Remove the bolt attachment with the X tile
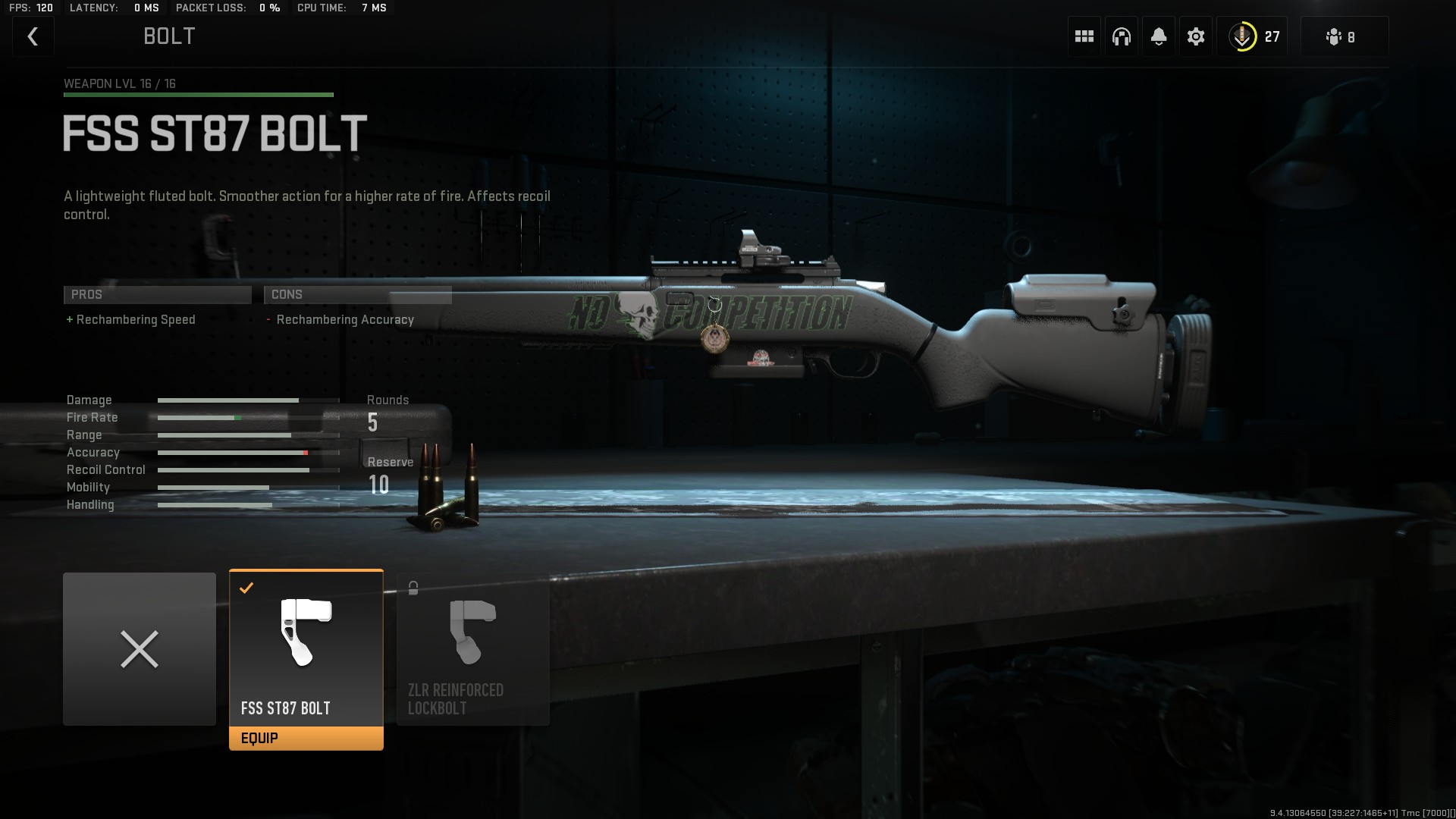1456x819 pixels. coord(140,648)
